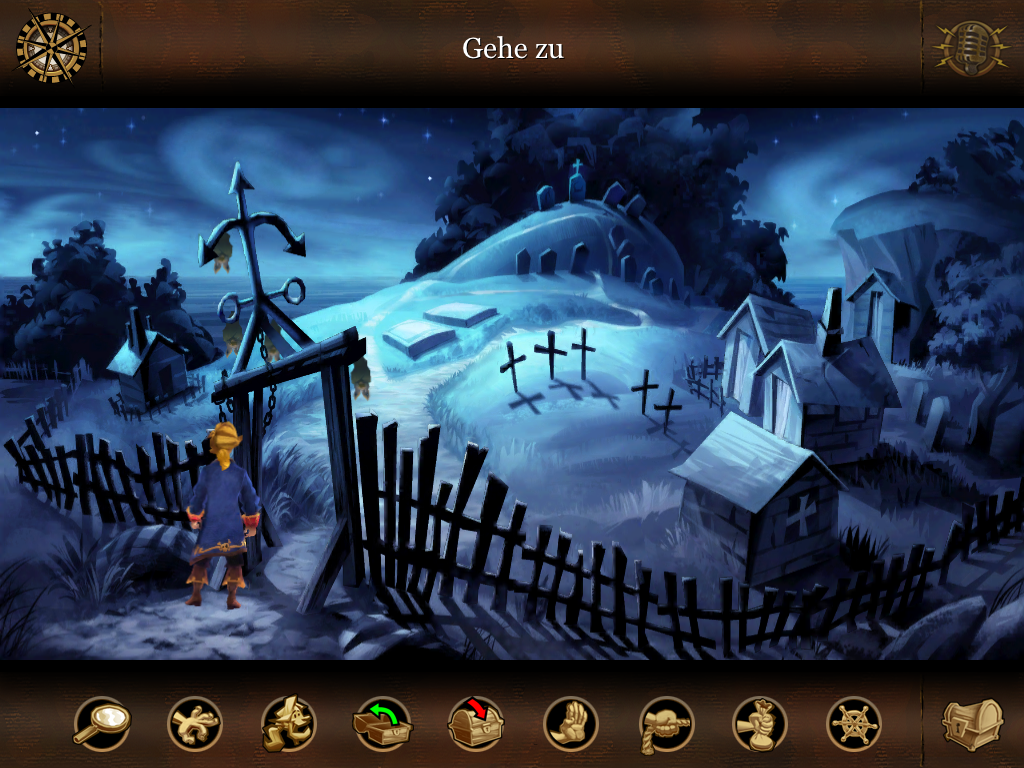Screen dimensions: 1024x768
Task: Select the ship's wheel use verb
Action: pyautogui.click(x=854, y=723)
